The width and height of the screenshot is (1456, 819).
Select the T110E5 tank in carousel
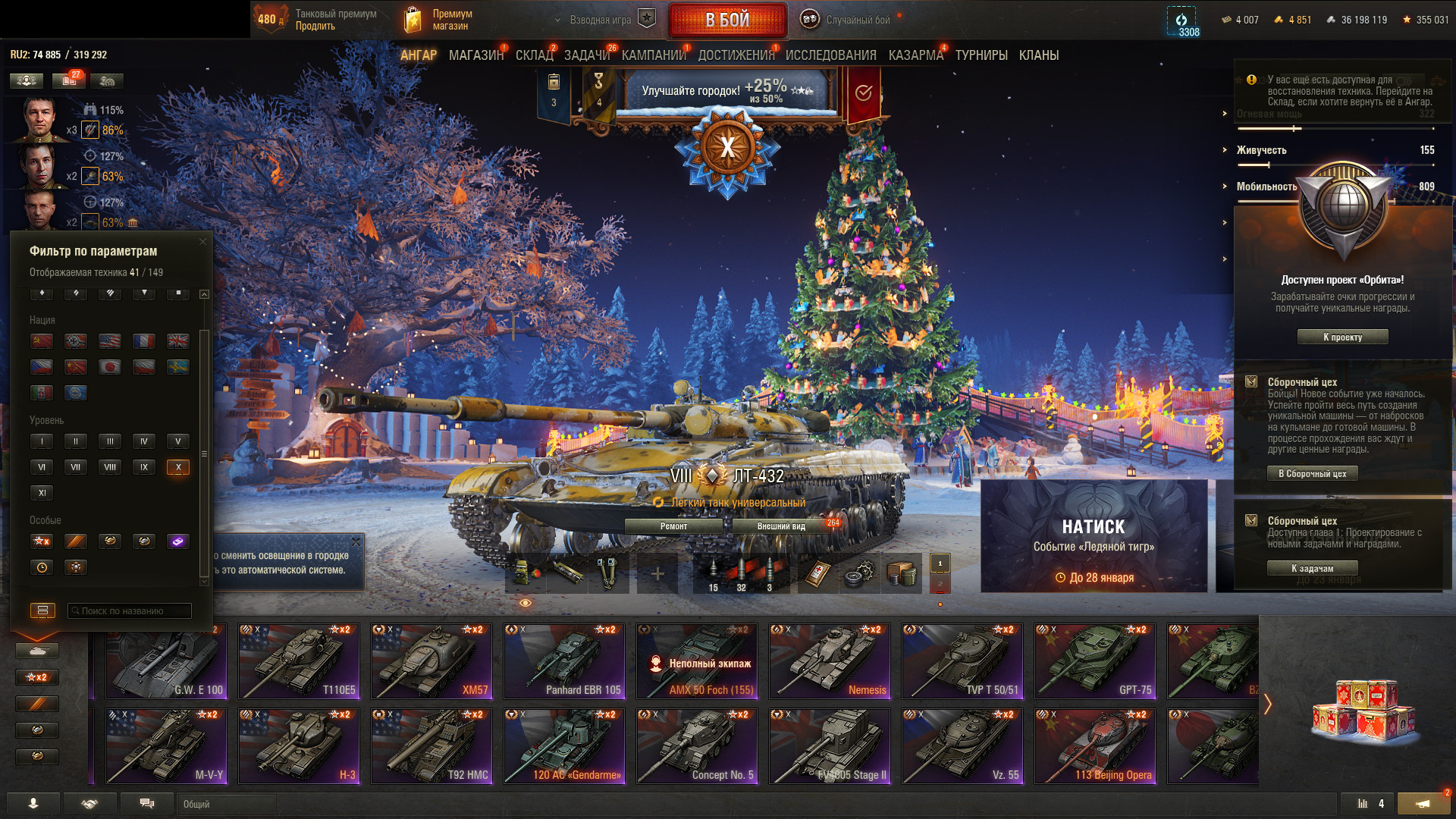point(299,661)
